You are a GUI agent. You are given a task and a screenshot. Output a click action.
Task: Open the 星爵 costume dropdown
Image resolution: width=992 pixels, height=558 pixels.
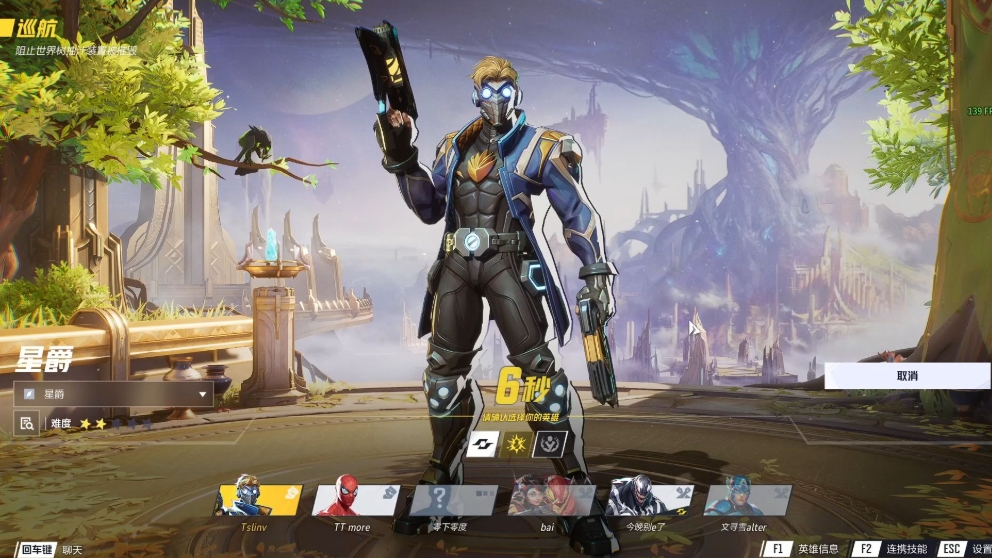(x=113, y=394)
